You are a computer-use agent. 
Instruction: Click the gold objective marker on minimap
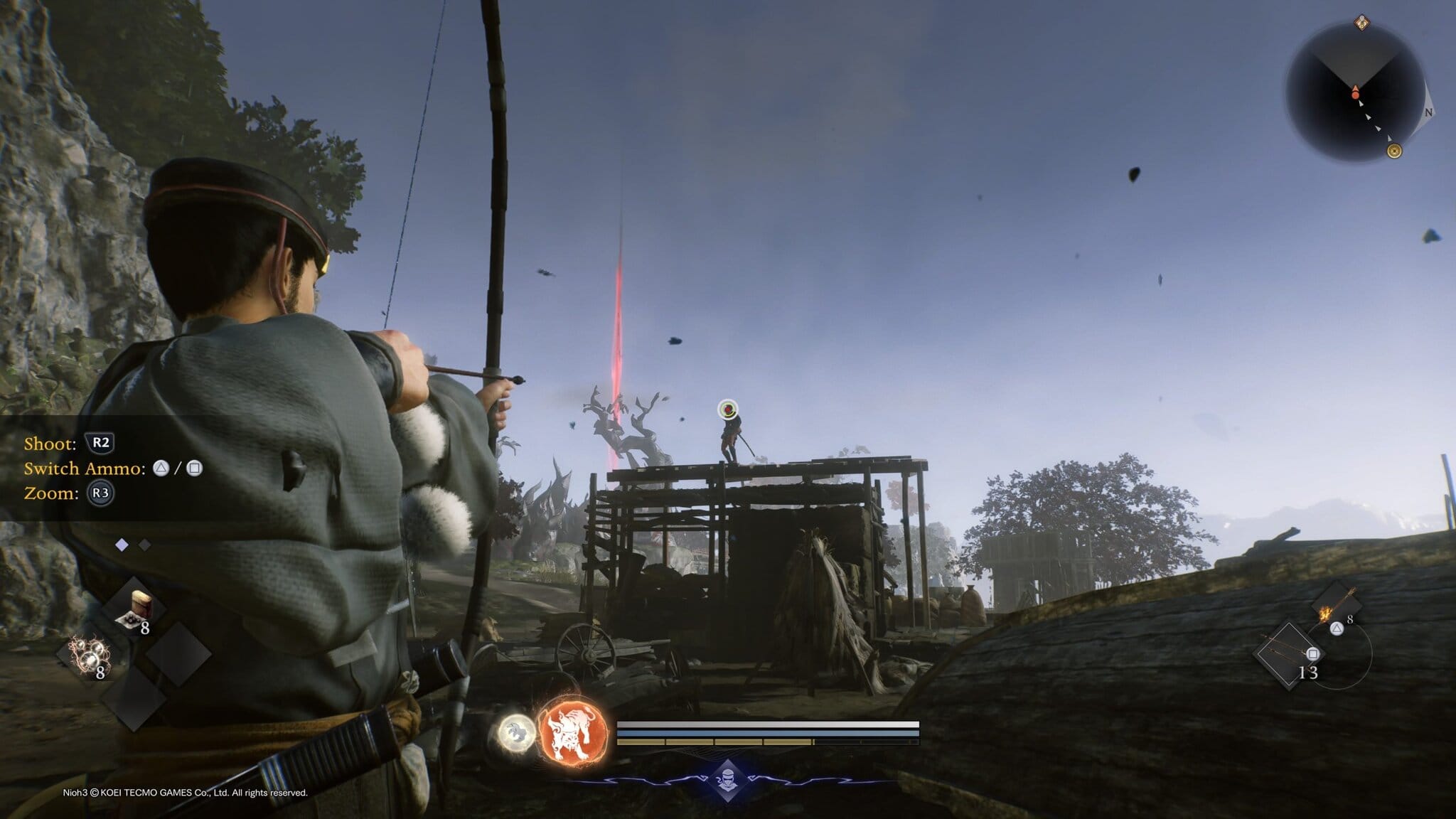[x=1394, y=151]
